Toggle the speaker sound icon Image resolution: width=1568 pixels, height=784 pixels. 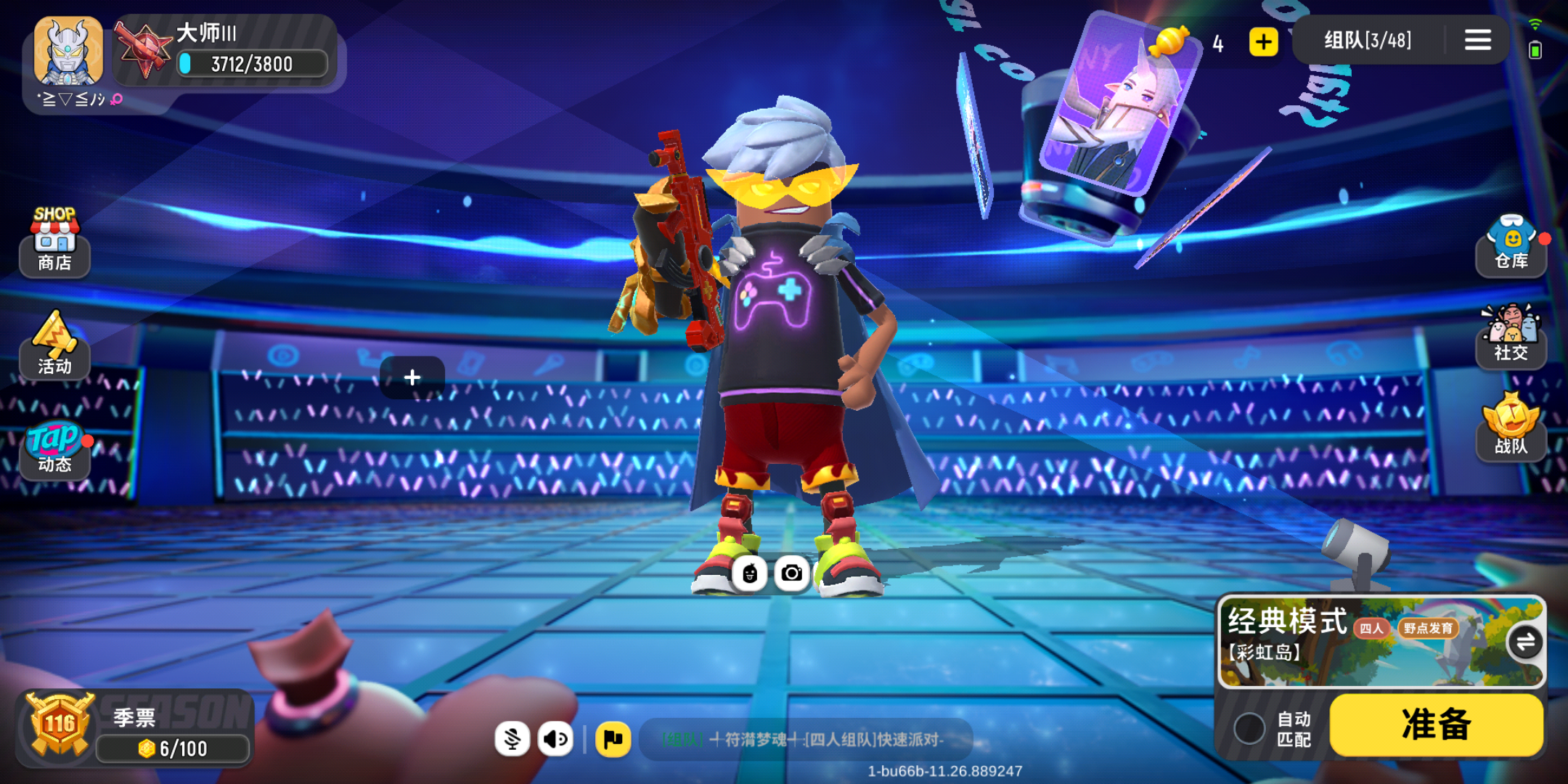555,738
